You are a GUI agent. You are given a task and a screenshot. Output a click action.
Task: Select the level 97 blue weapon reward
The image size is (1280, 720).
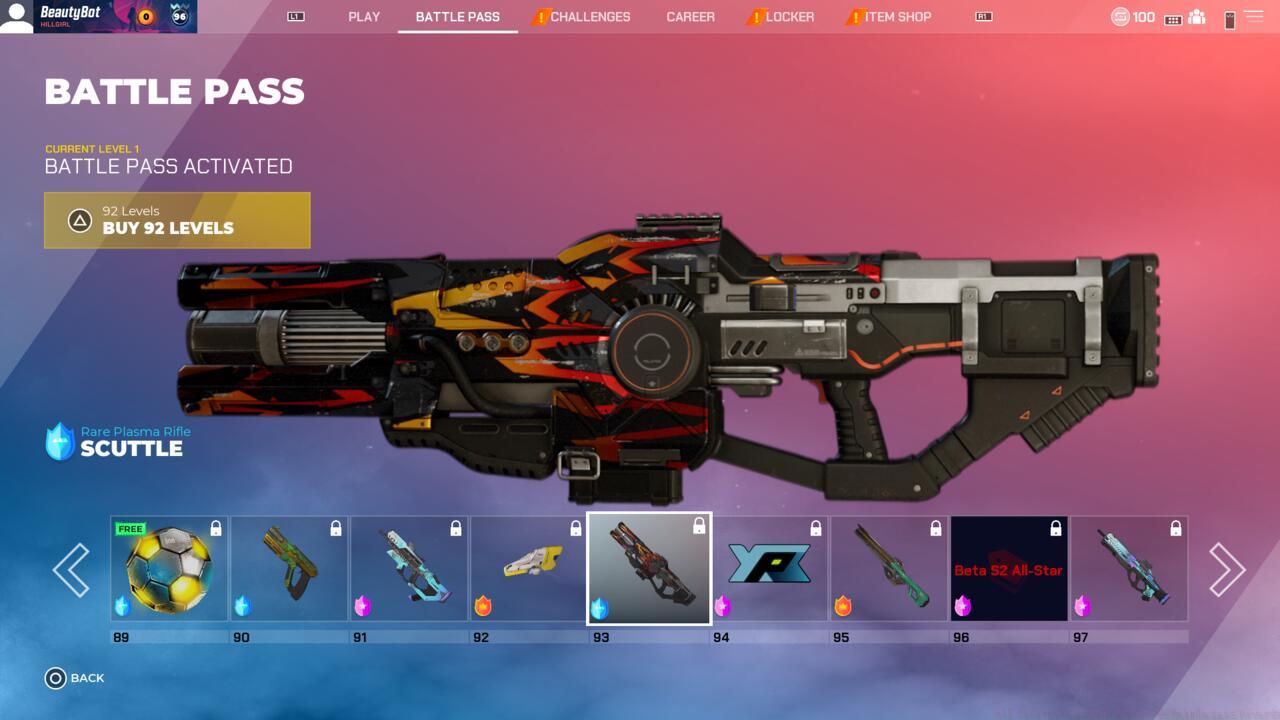coord(1129,568)
